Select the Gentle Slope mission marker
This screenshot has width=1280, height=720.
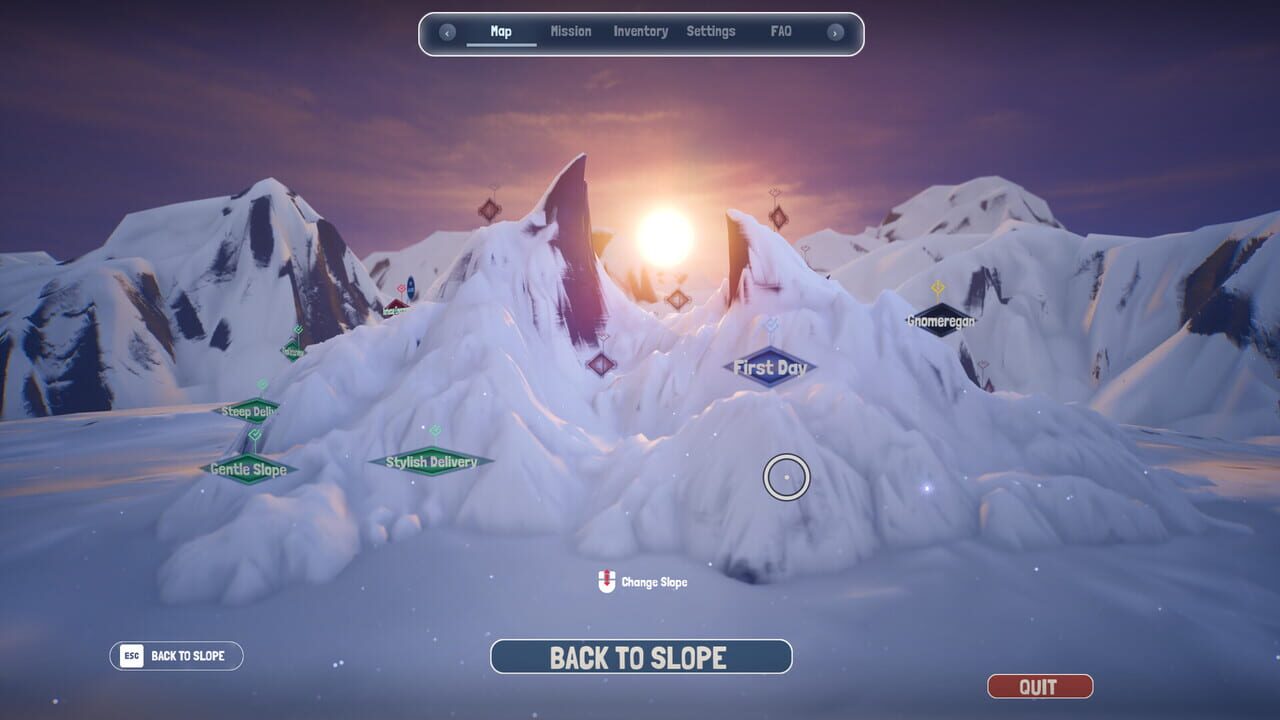249,469
